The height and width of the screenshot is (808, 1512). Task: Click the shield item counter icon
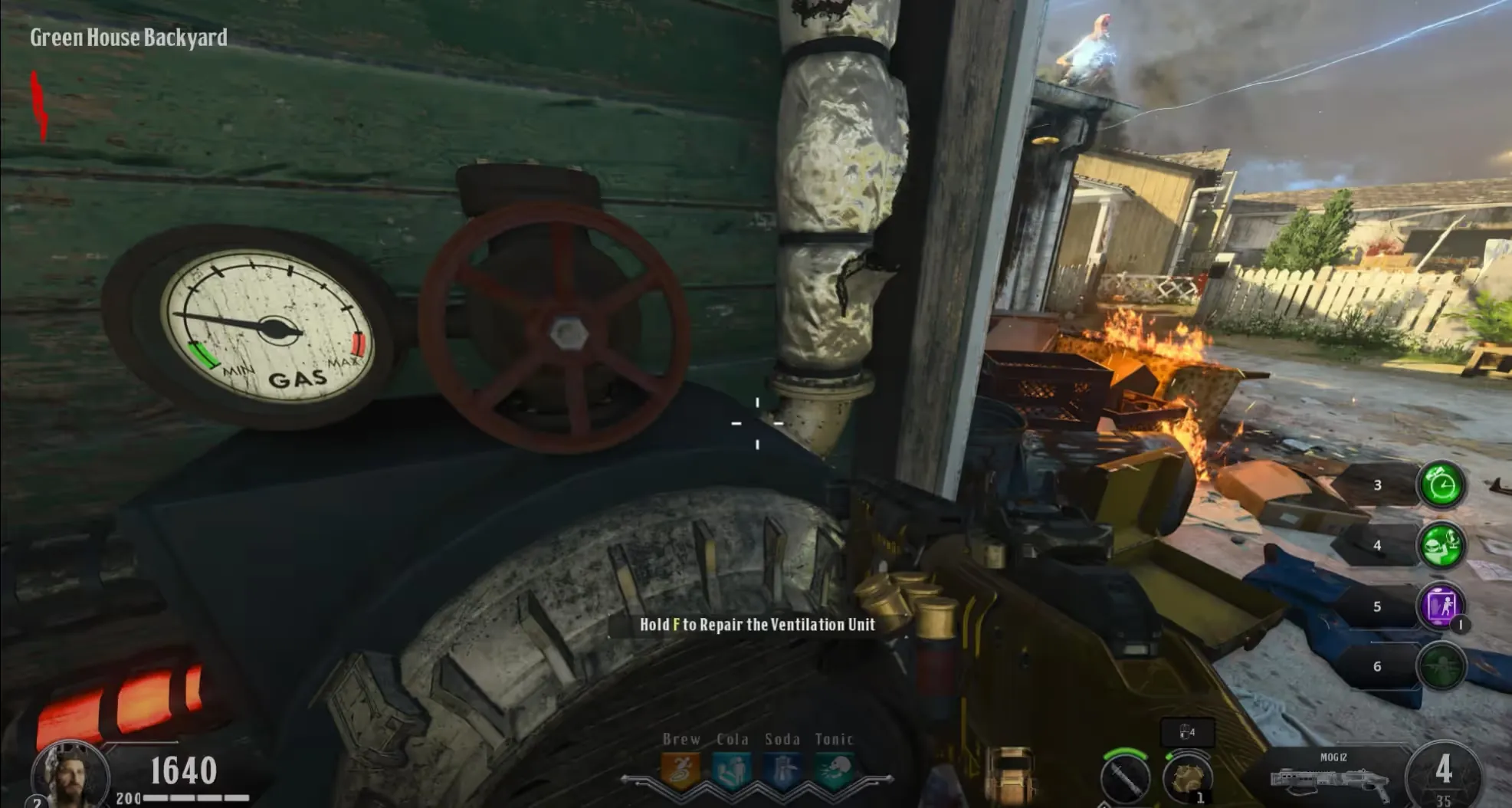click(x=1186, y=732)
